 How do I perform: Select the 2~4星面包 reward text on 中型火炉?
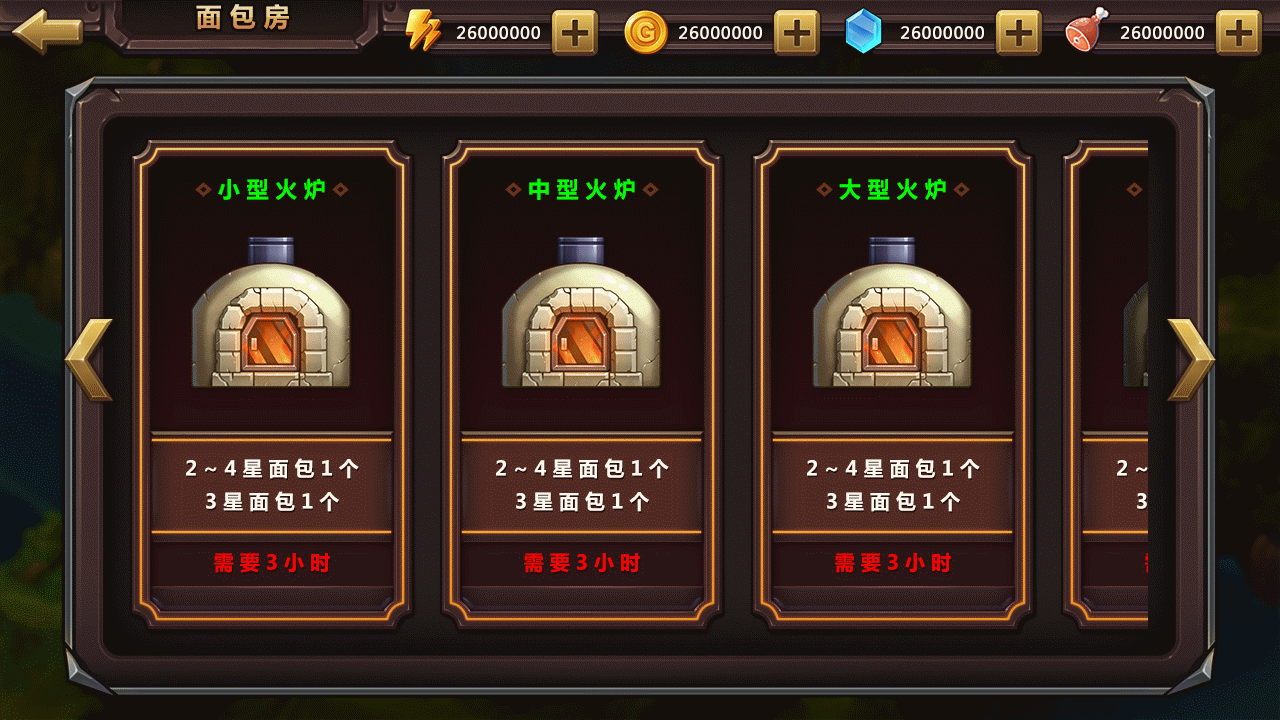pyautogui.click(x=583, y=468)
